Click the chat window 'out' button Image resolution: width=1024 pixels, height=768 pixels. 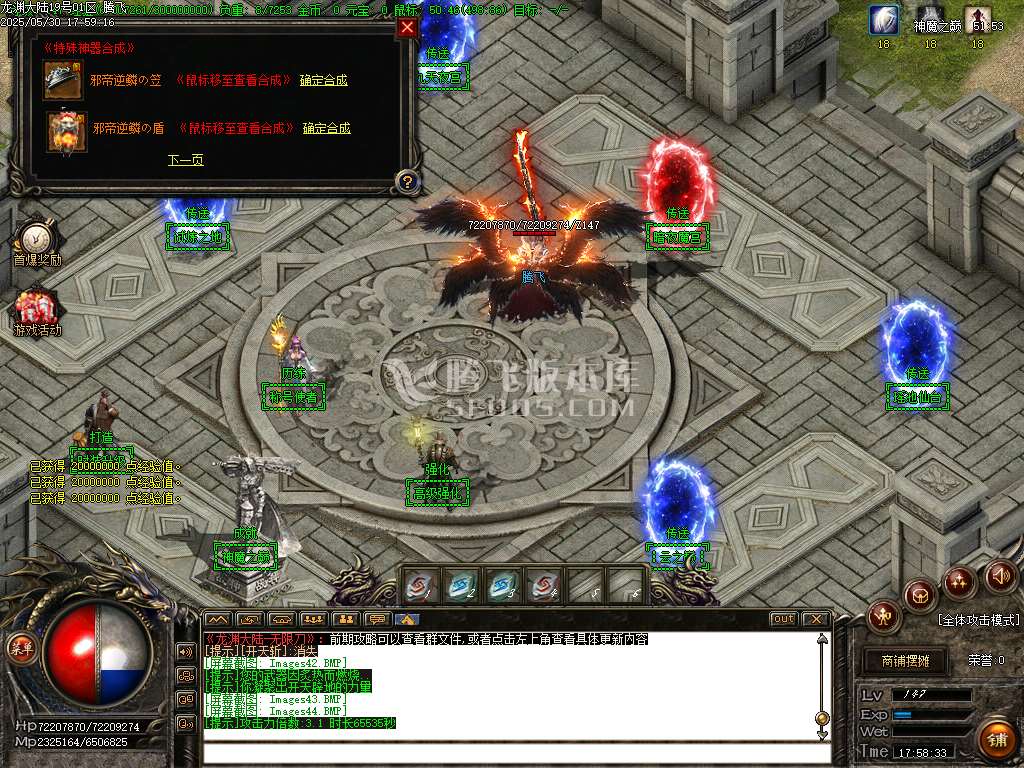pyautogui.click(x=783, y=619)
